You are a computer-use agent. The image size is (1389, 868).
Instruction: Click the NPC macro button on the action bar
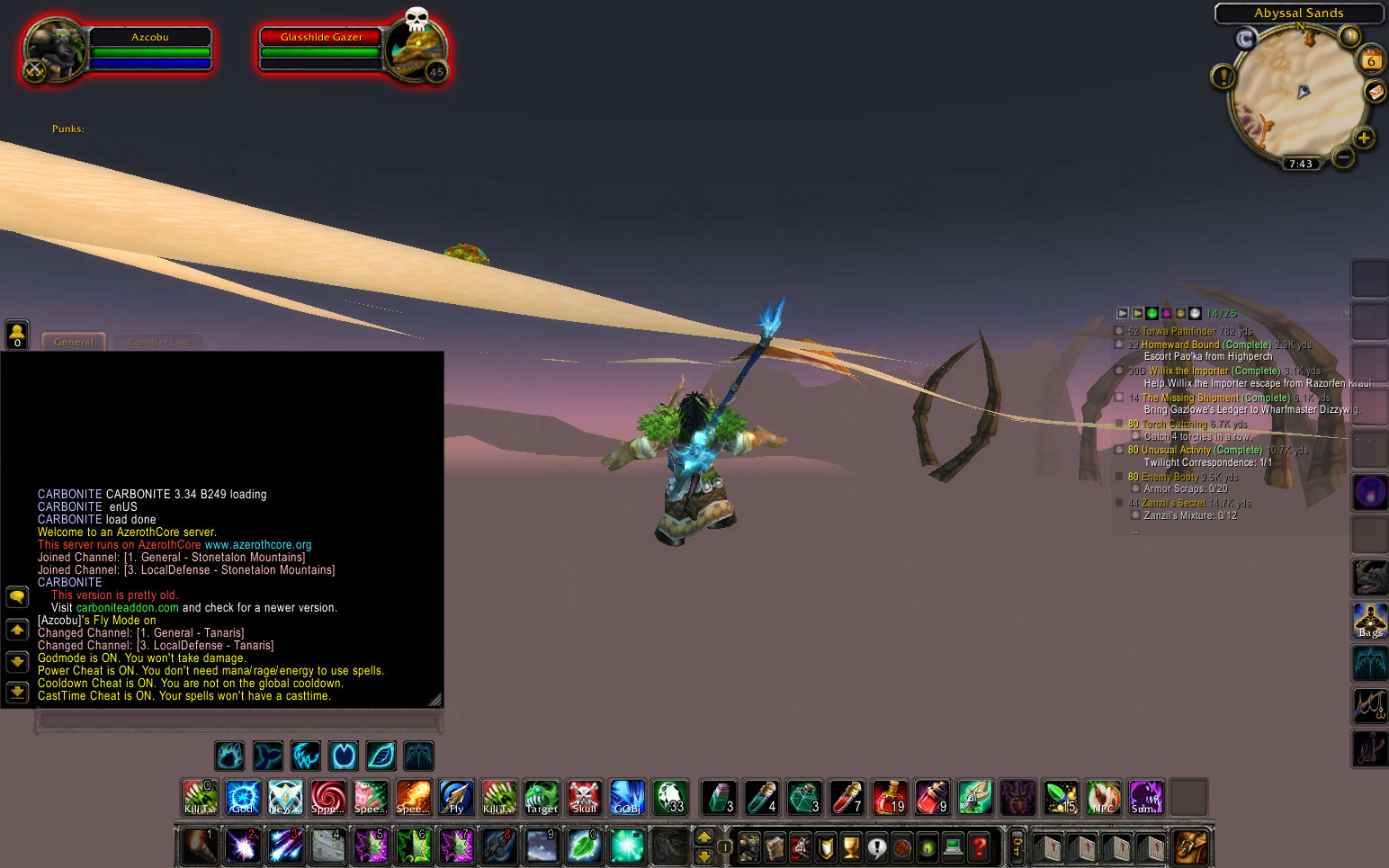(1104, 797)
